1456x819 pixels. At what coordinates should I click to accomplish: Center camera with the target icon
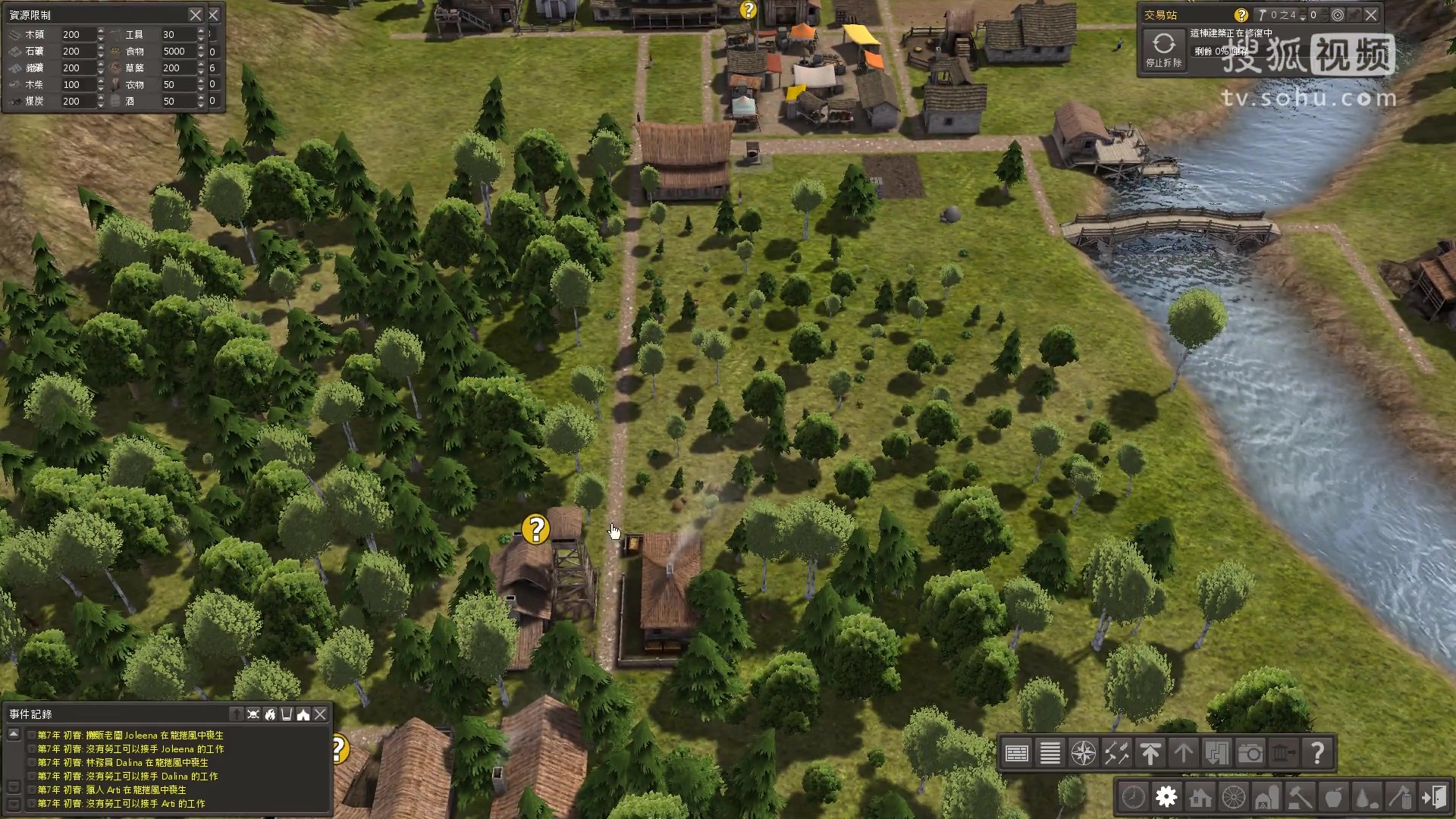point(1338,15)
